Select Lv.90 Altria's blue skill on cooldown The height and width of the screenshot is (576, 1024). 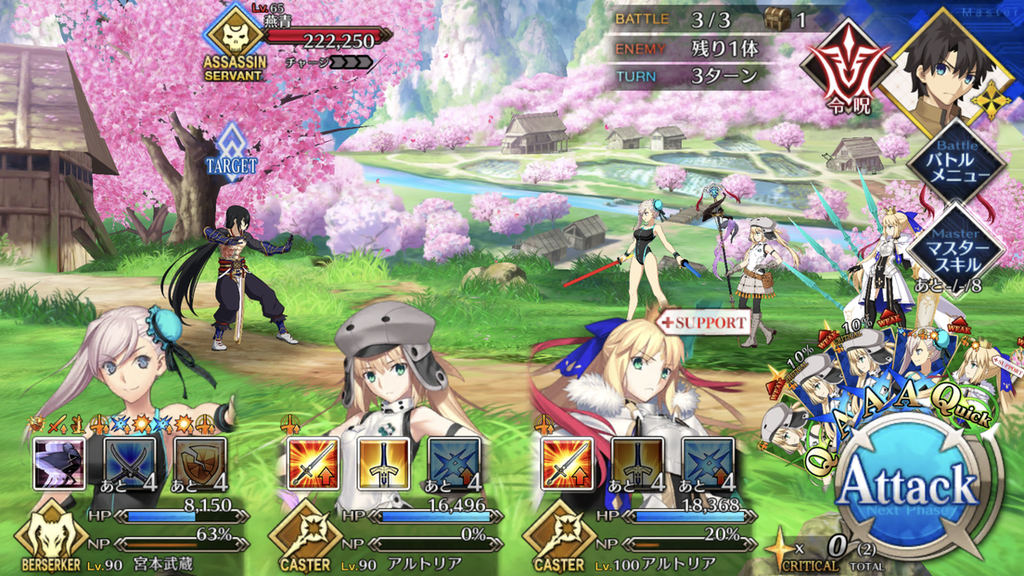pos(454,464)
